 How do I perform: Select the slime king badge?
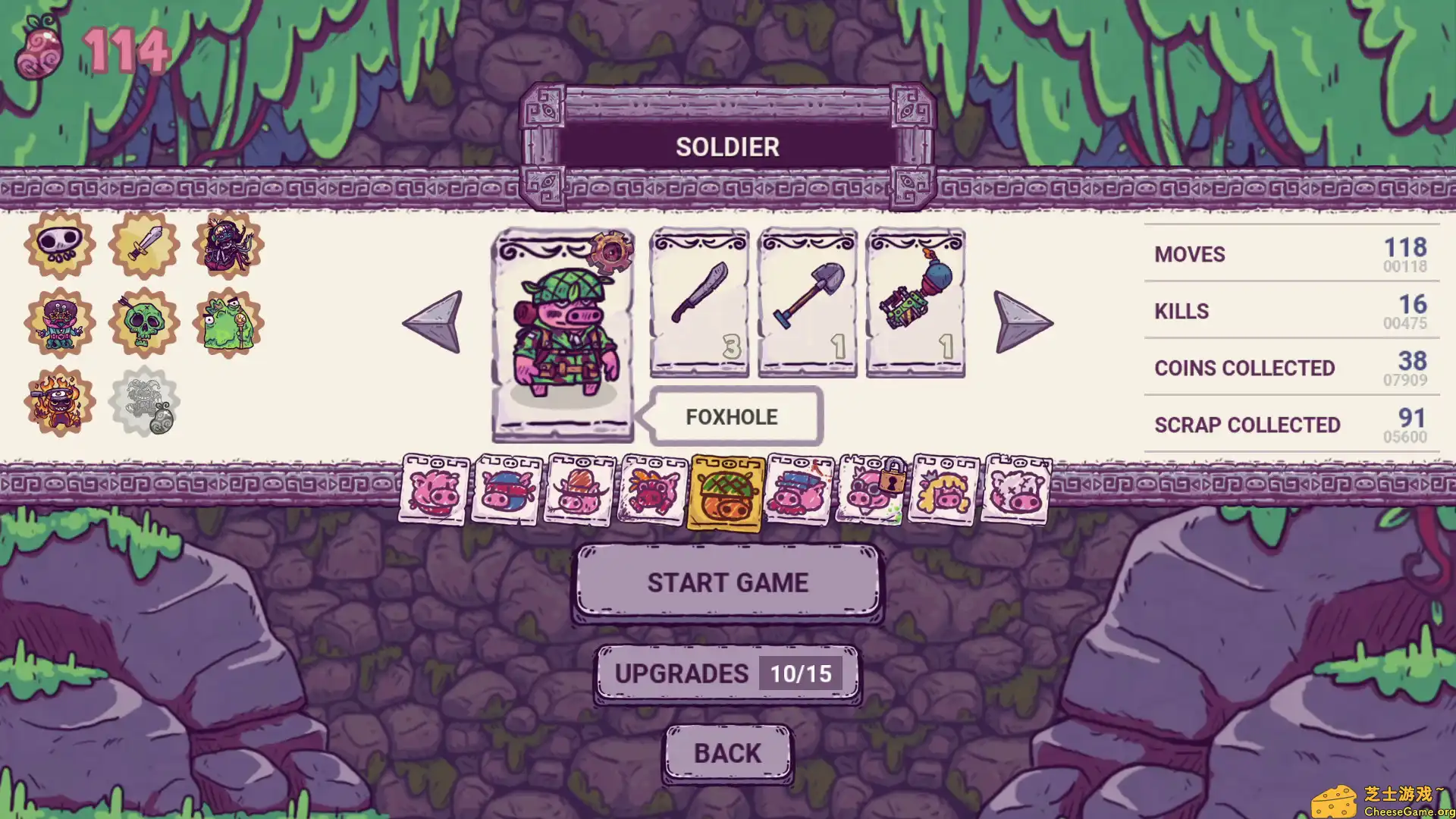click(228, 322)
